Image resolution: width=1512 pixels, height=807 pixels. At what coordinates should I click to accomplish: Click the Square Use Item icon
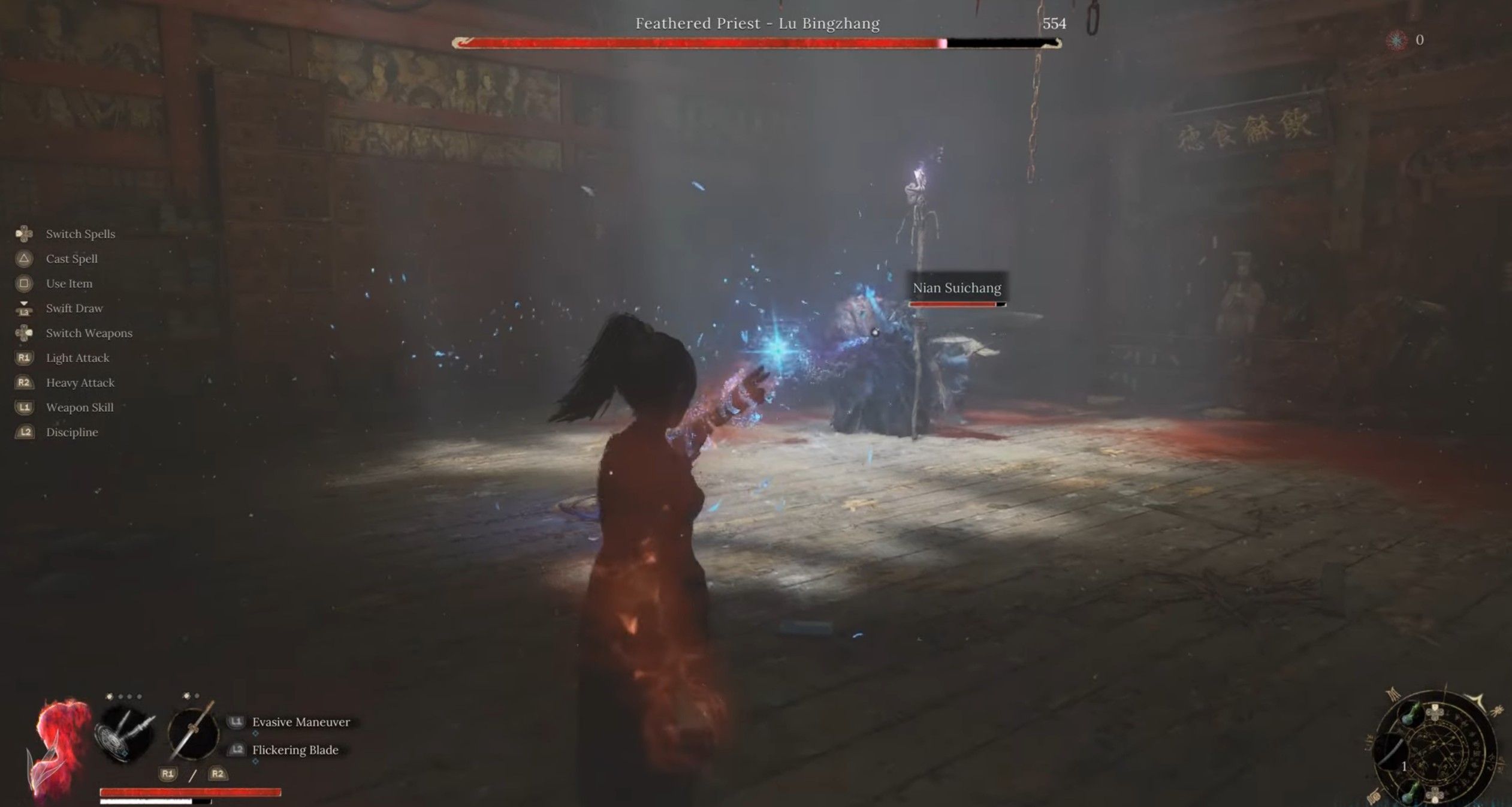click(x=24, y=283)
